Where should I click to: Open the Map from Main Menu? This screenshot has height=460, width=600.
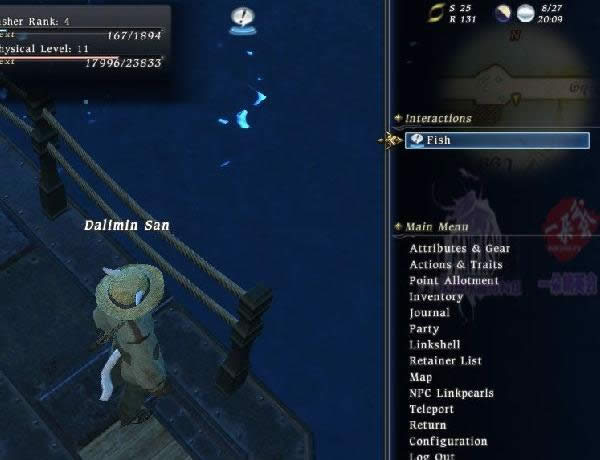coord(421,377)
